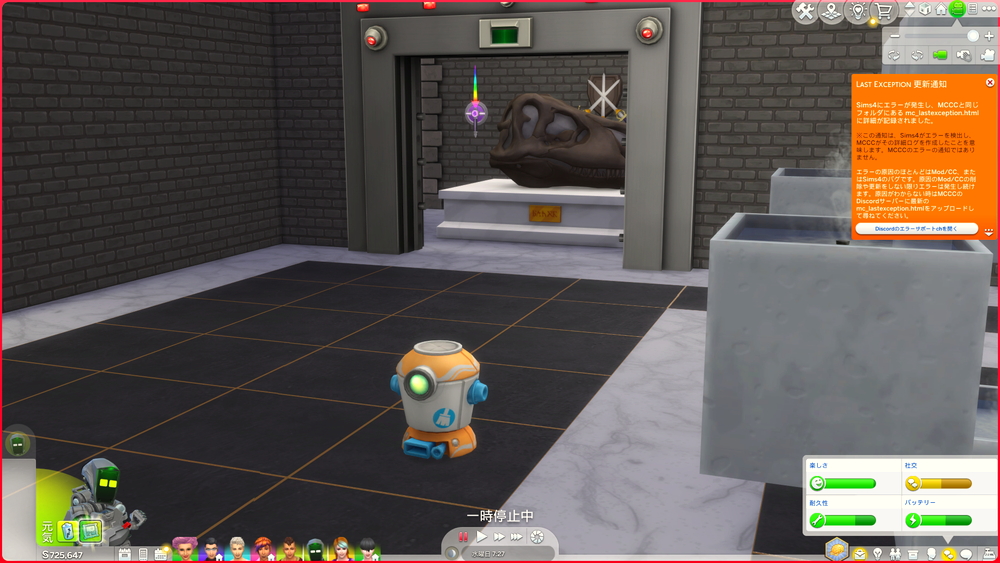Screen dimensions: 1000x563
Task: Close the Last Exception orange notification
Action: (x=990, y=82)
